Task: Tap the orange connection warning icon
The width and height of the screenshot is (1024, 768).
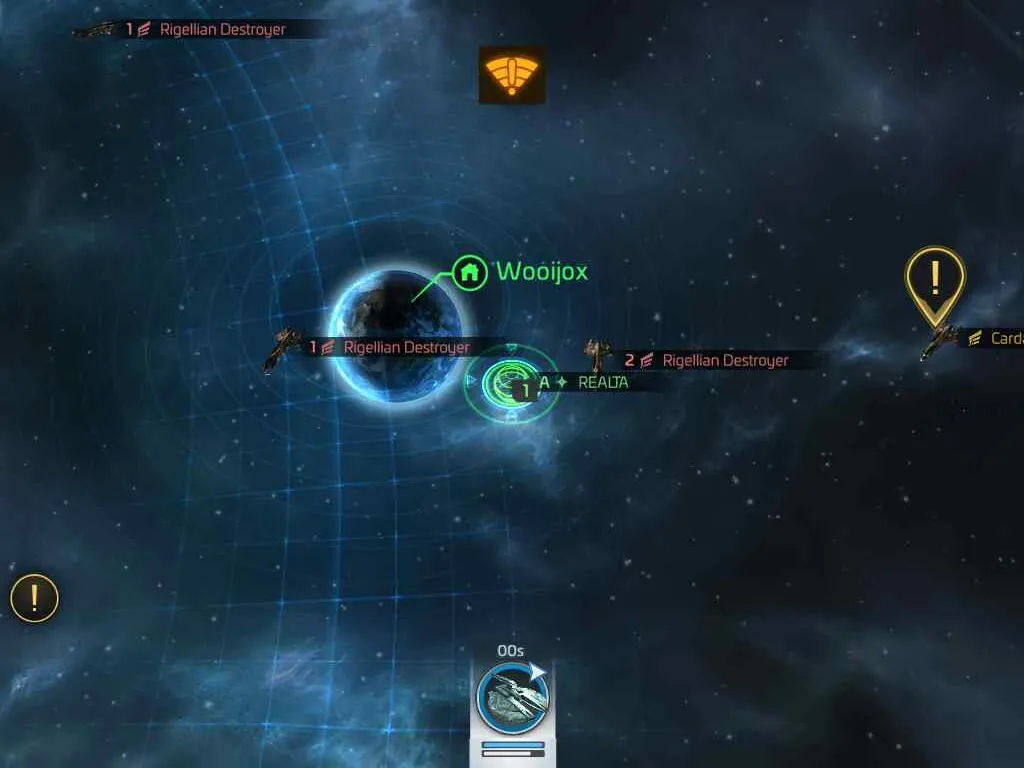Action: (512, 75)
